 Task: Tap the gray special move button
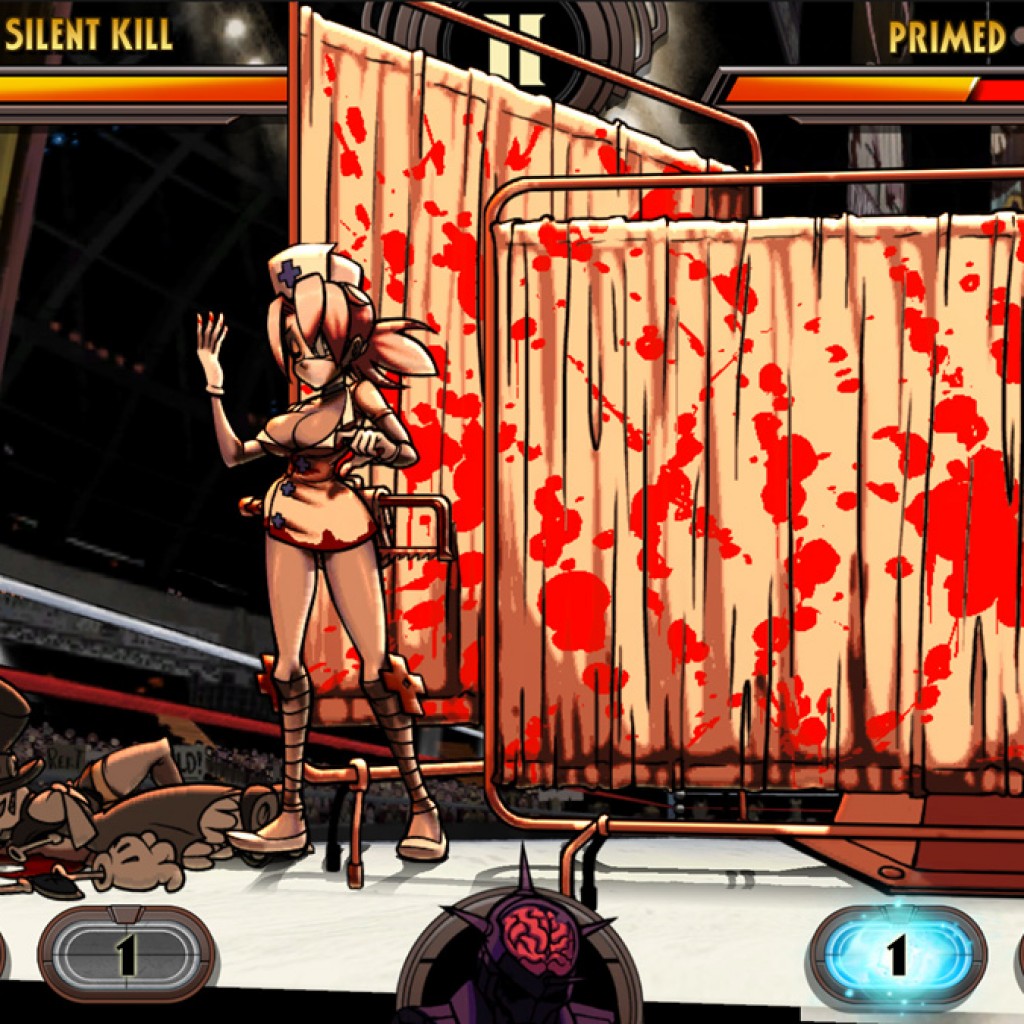(126, 955)
